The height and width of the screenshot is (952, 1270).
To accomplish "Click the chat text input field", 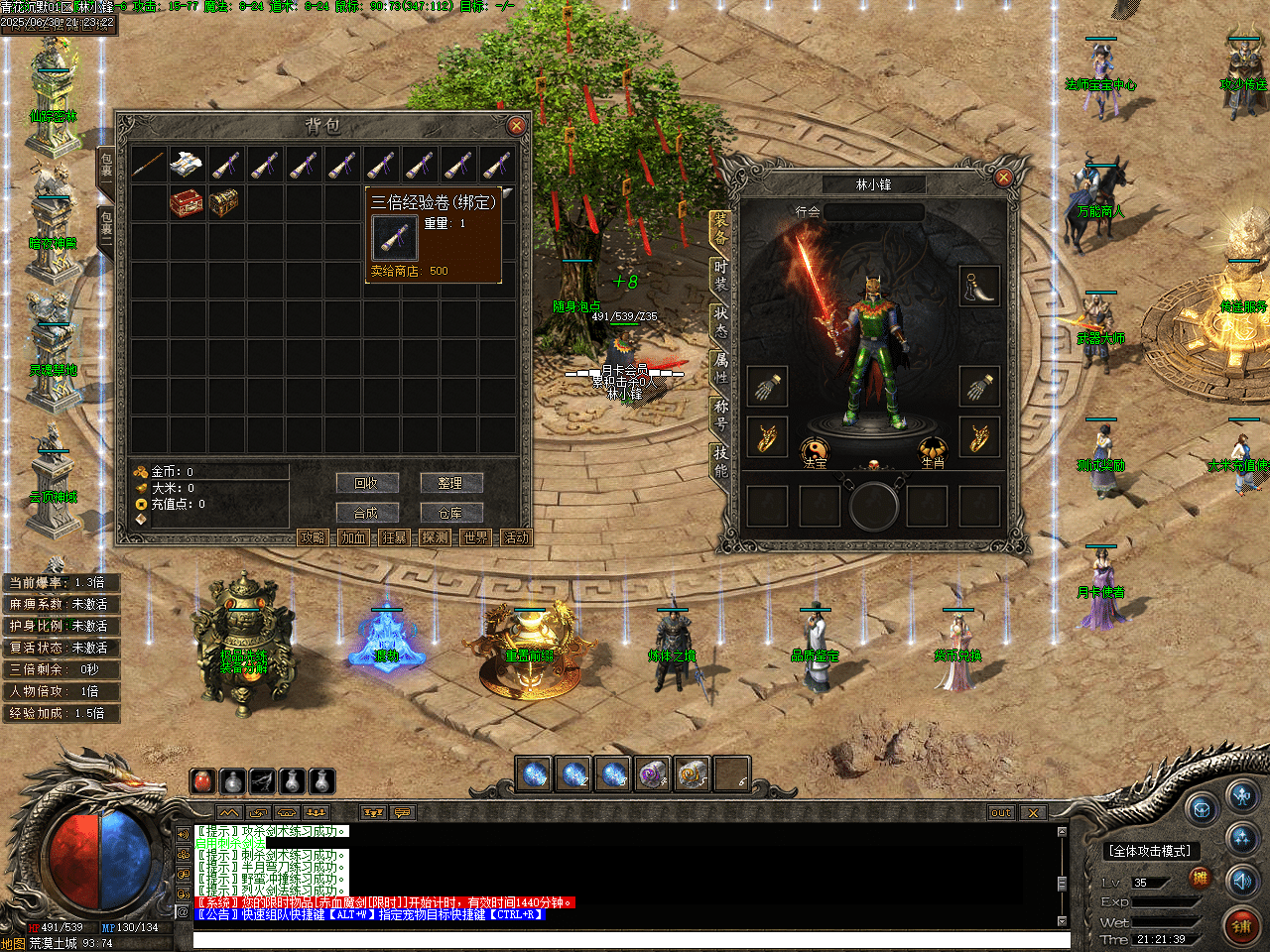I will pos(625,939).
